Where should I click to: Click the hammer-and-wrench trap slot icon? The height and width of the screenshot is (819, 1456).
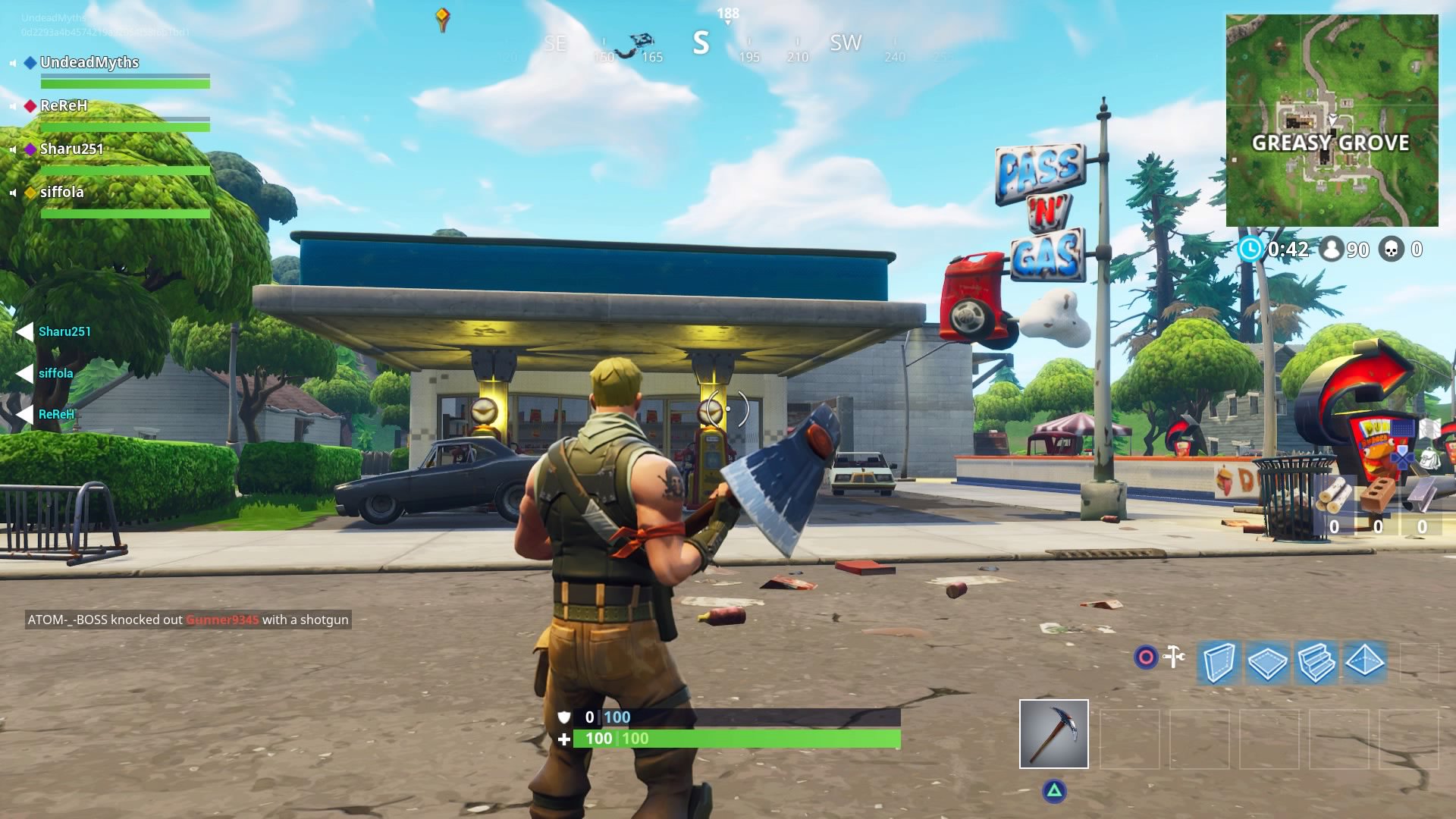(1172, 657)
